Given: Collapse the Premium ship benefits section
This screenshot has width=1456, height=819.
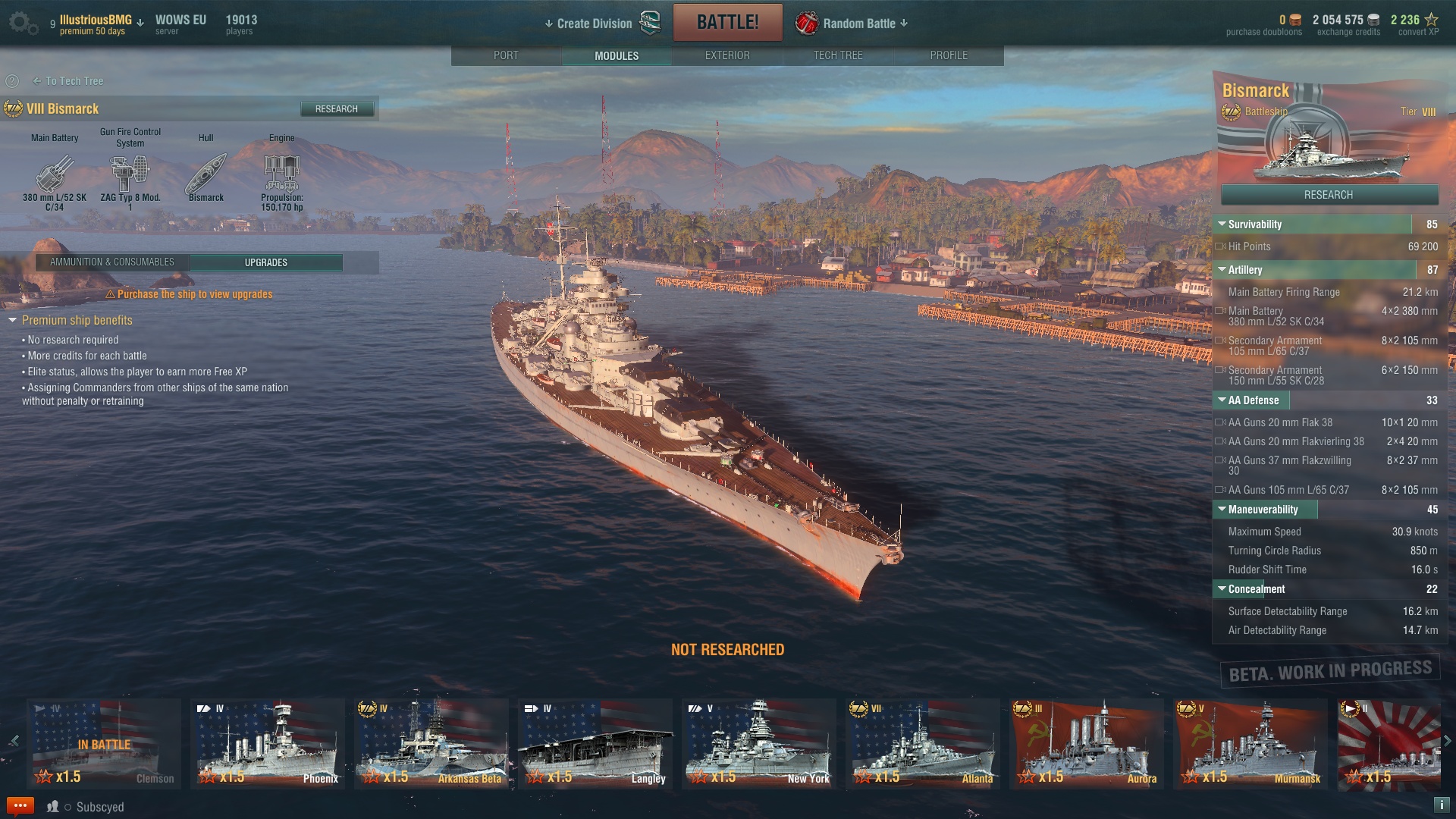Looking at the screenshot, I should pos(13,321).
